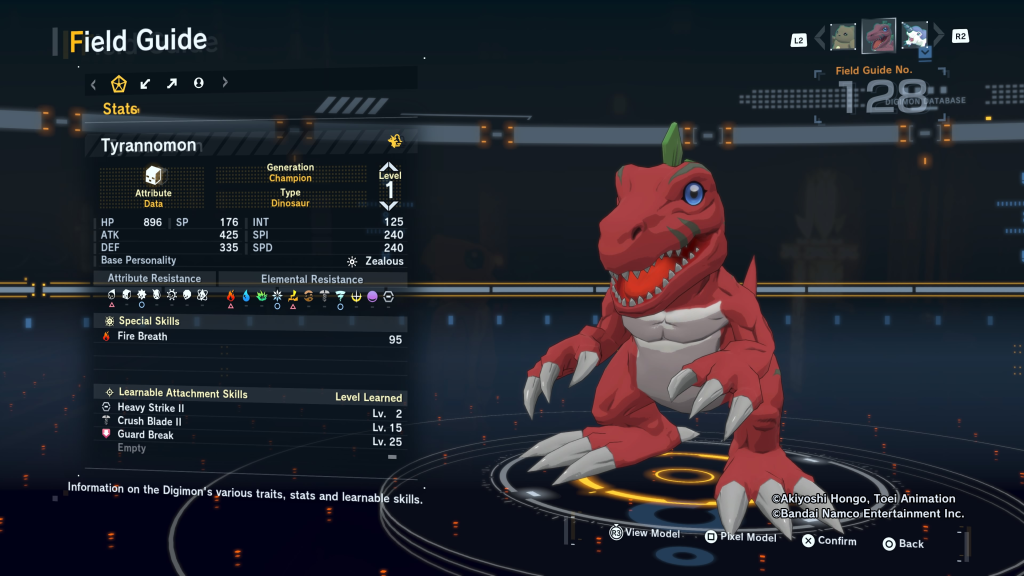The width and height of the screenshot is (1024, 576).
Task: Select the Heavy Strike II skill row
Action: [x=150, y=408]
